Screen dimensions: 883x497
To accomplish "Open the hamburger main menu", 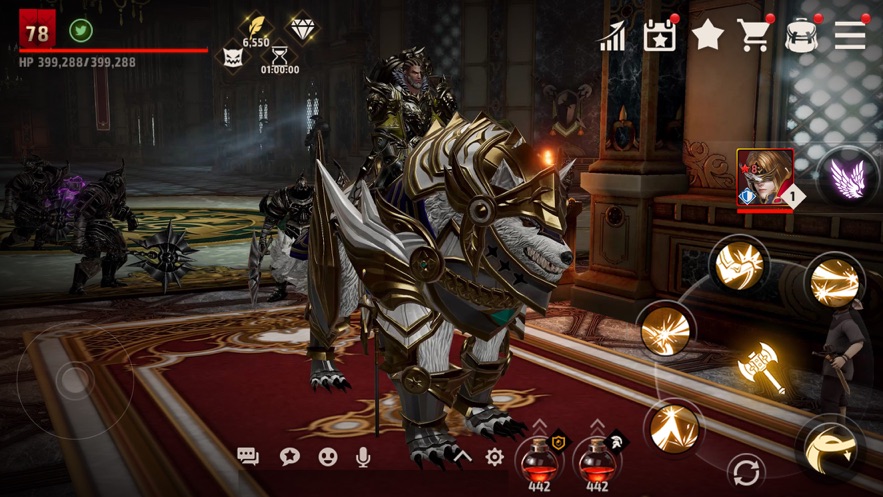I will 850,35.
